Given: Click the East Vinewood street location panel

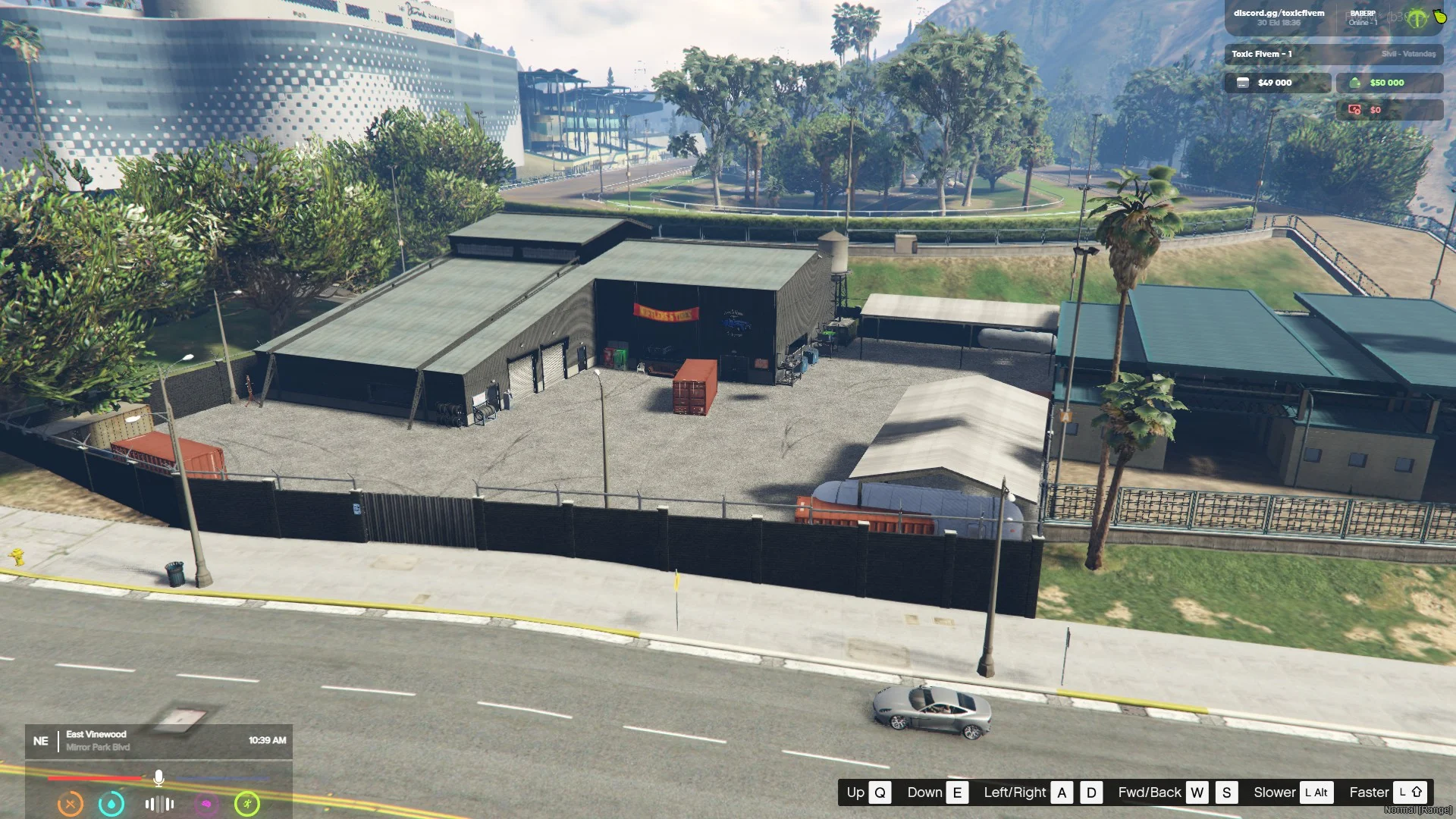Looking at the screenshot, I should tap(158, 741).
